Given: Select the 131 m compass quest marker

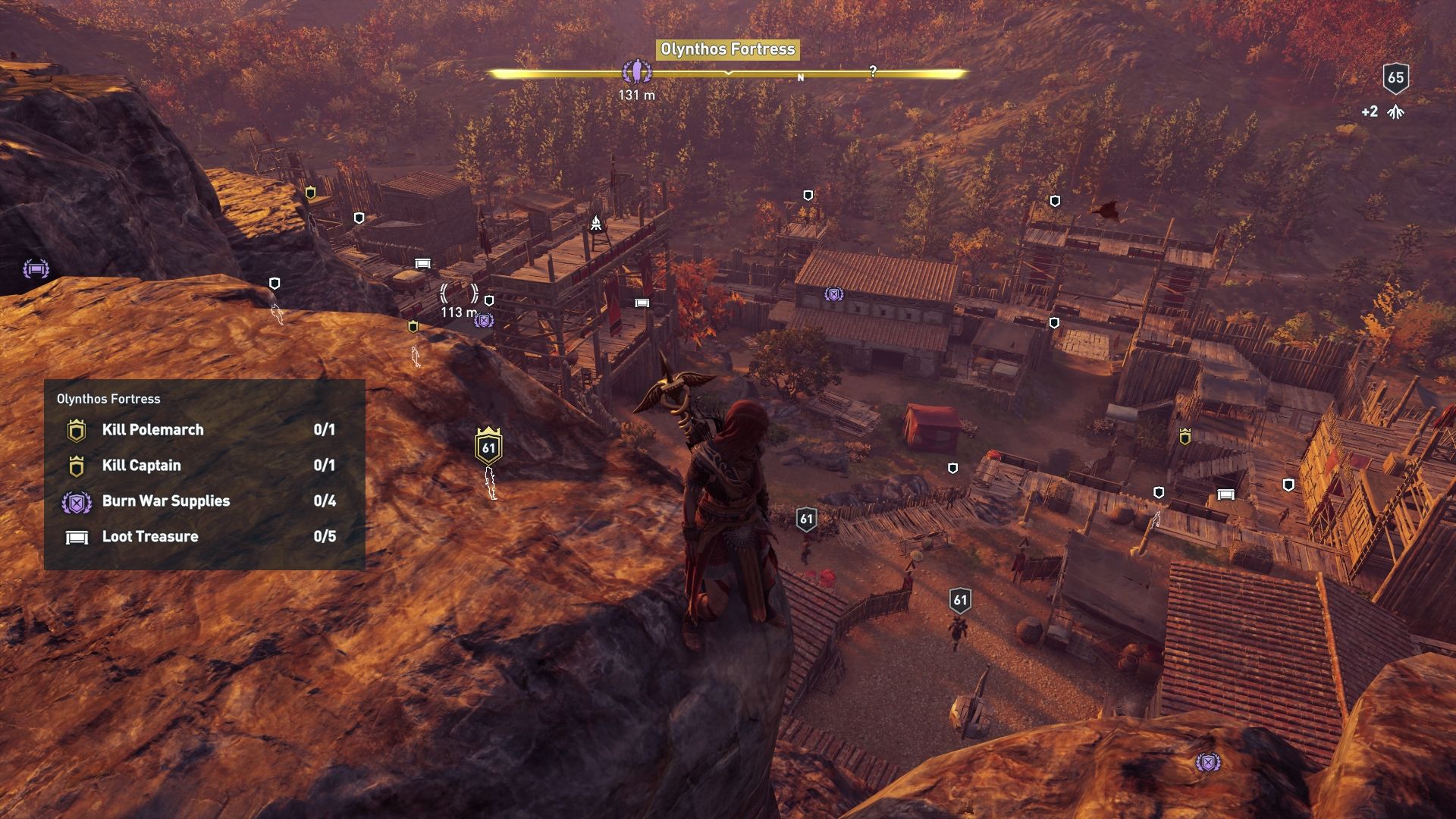Looking at the screenshot, I should 636,73.
